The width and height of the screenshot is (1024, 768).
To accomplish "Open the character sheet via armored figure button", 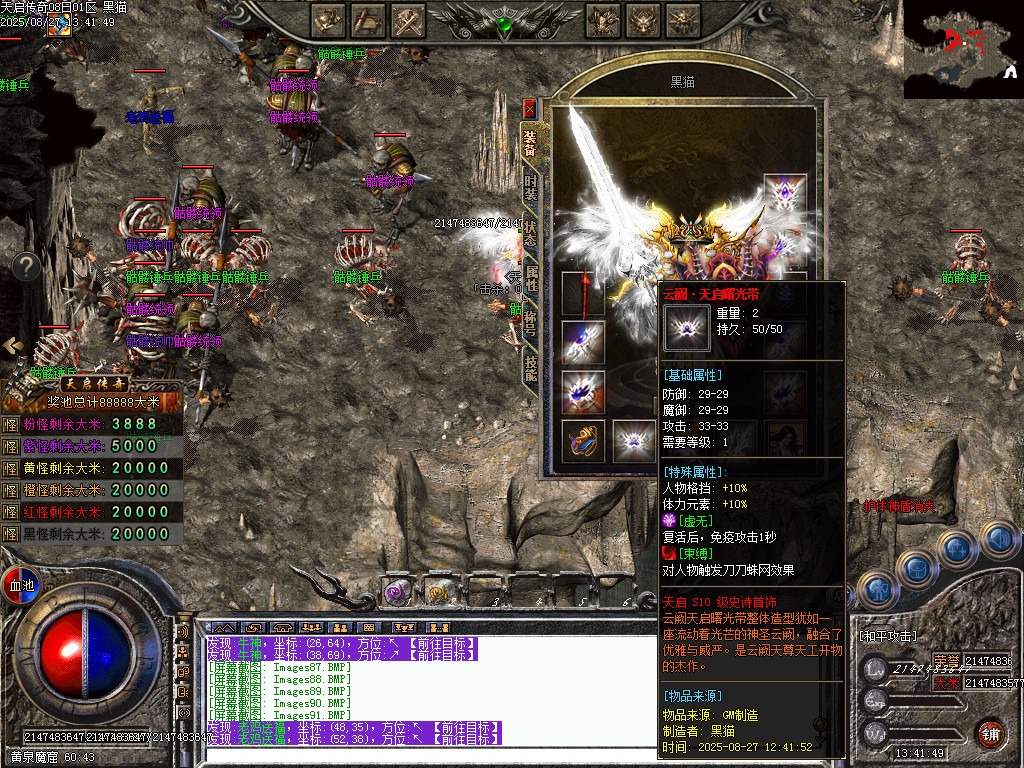I will click(x=877, y=587).
